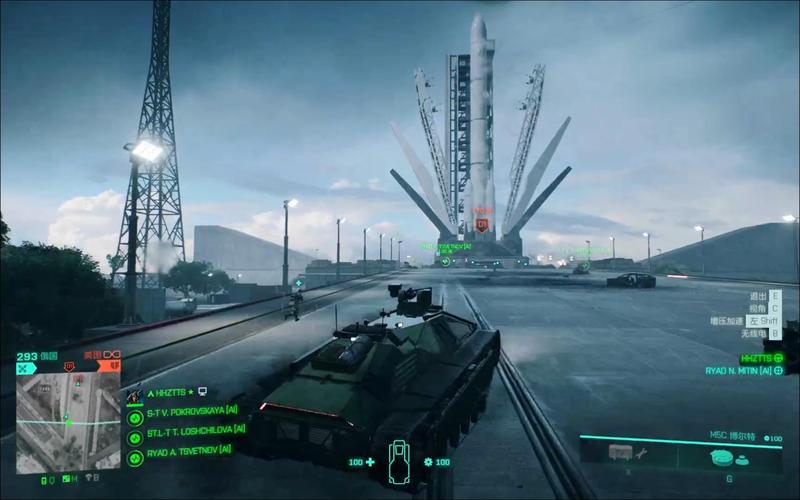Choose squadmate ST.L-T T. Loshchilova
The width and height of the screenshot is (800, 500).
tap(135, 436)
